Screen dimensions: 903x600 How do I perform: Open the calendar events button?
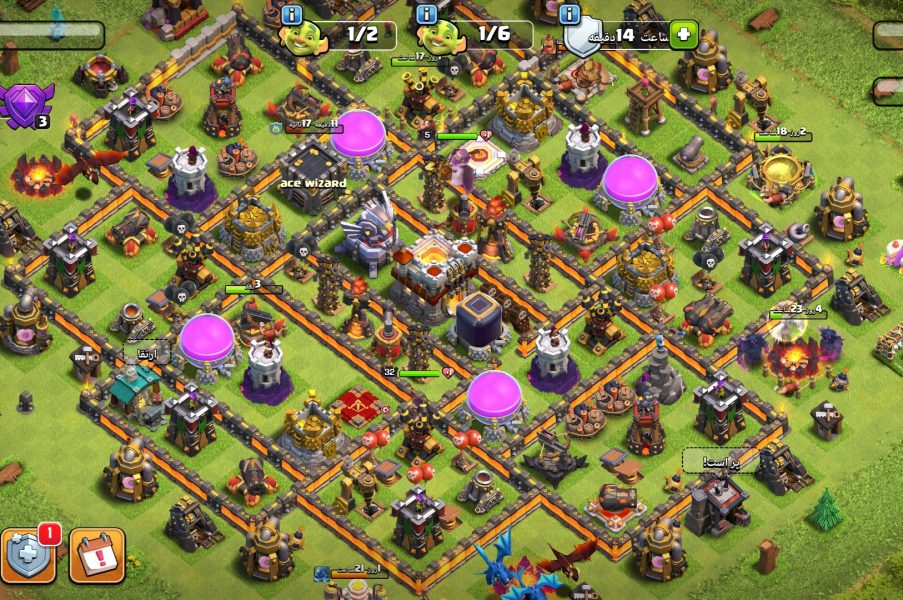(97, 555)
